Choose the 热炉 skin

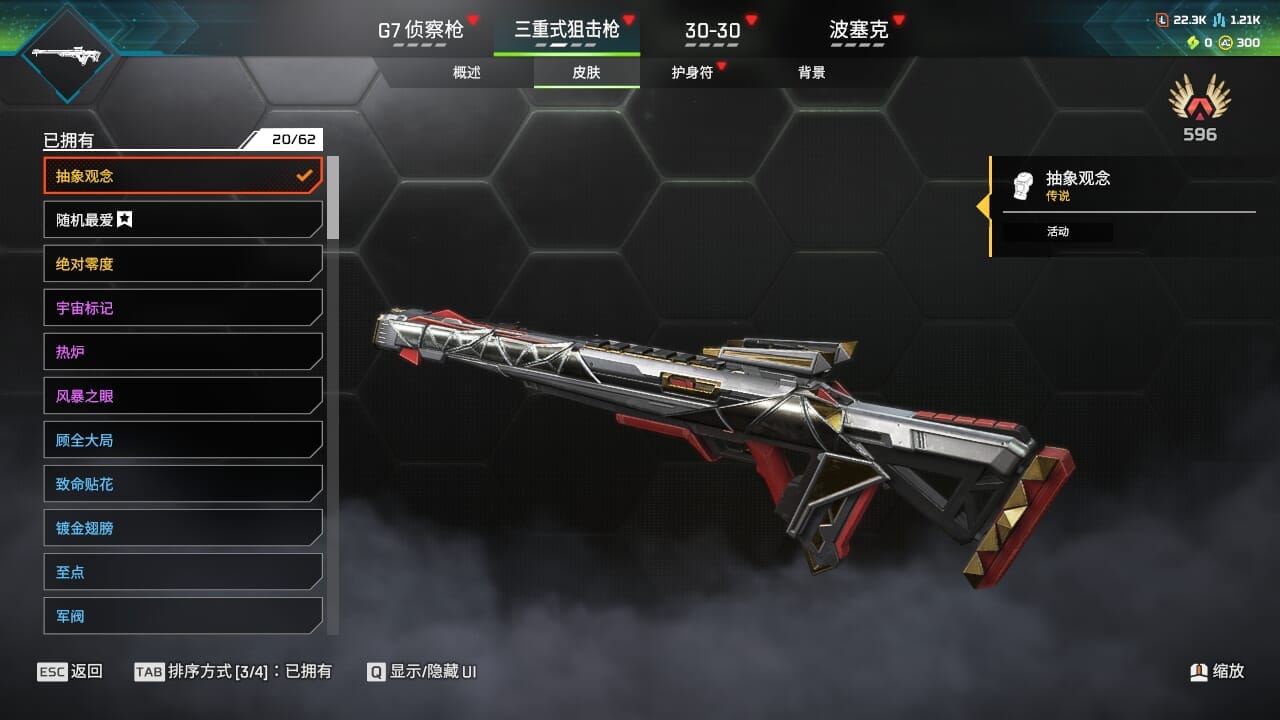coord(183,352)
